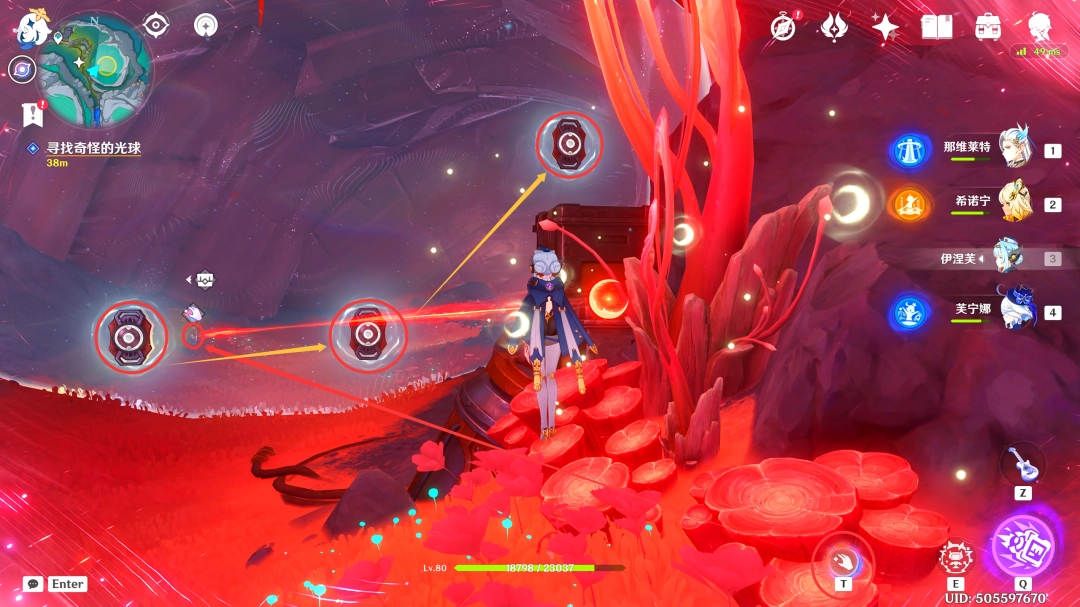This screenshot has height=607, width=1080.
Task: Select active party member 伊涅芙
Action: pos(1008,257)
